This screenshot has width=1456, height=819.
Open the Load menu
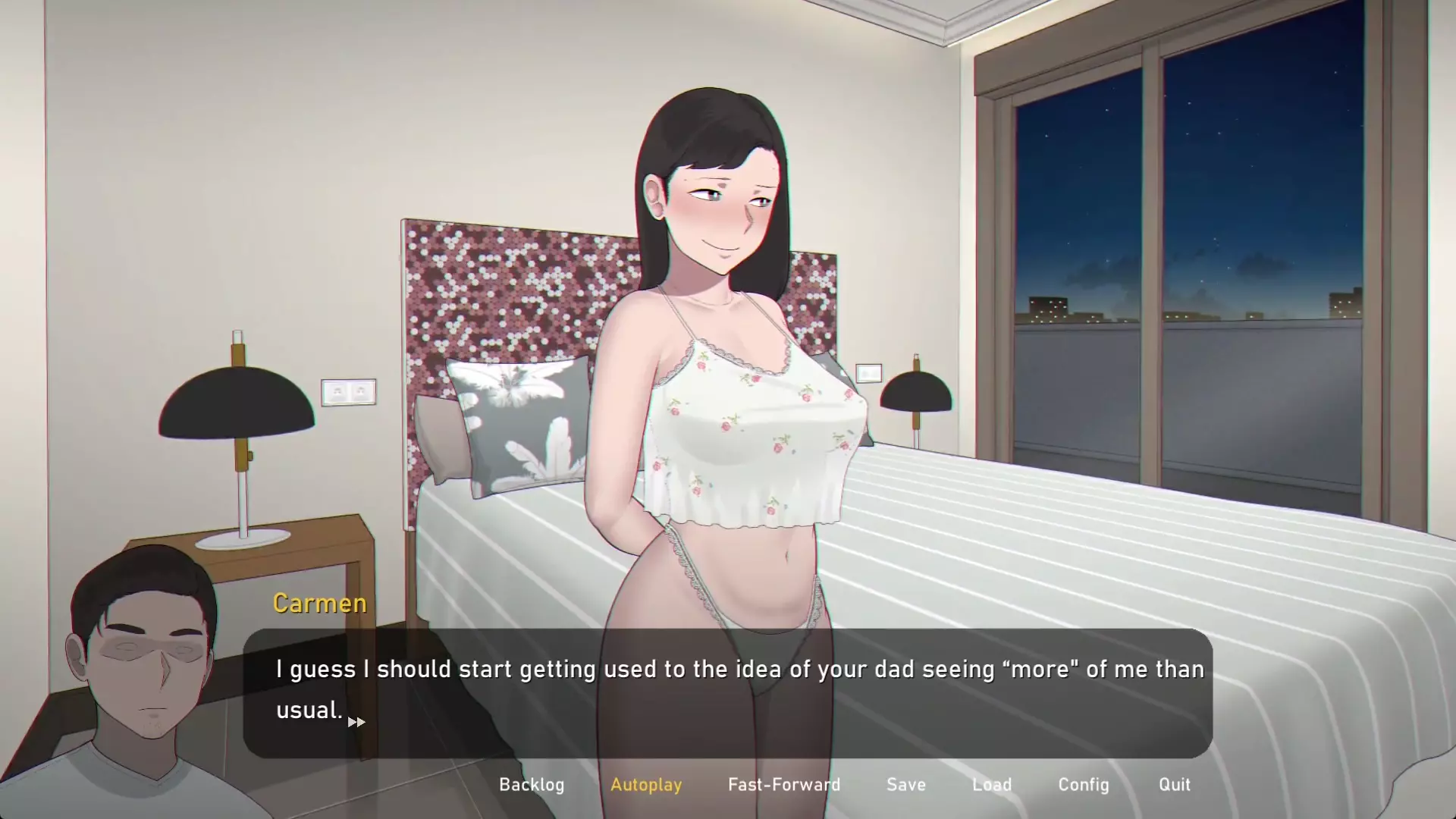[x=992, y=785]
